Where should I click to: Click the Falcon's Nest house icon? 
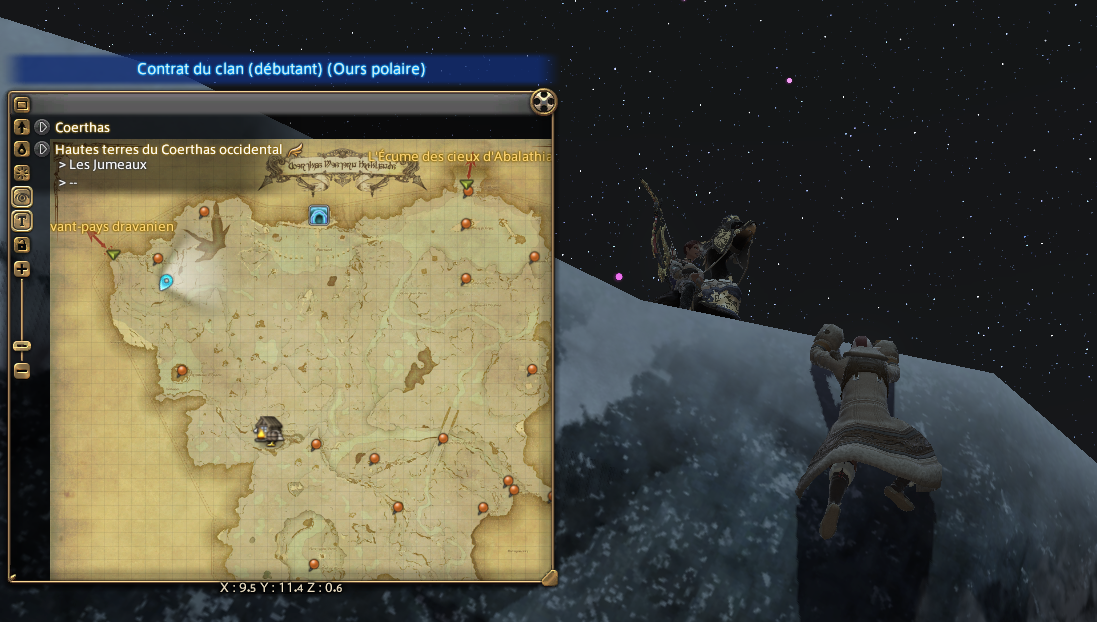pos(267,430)
